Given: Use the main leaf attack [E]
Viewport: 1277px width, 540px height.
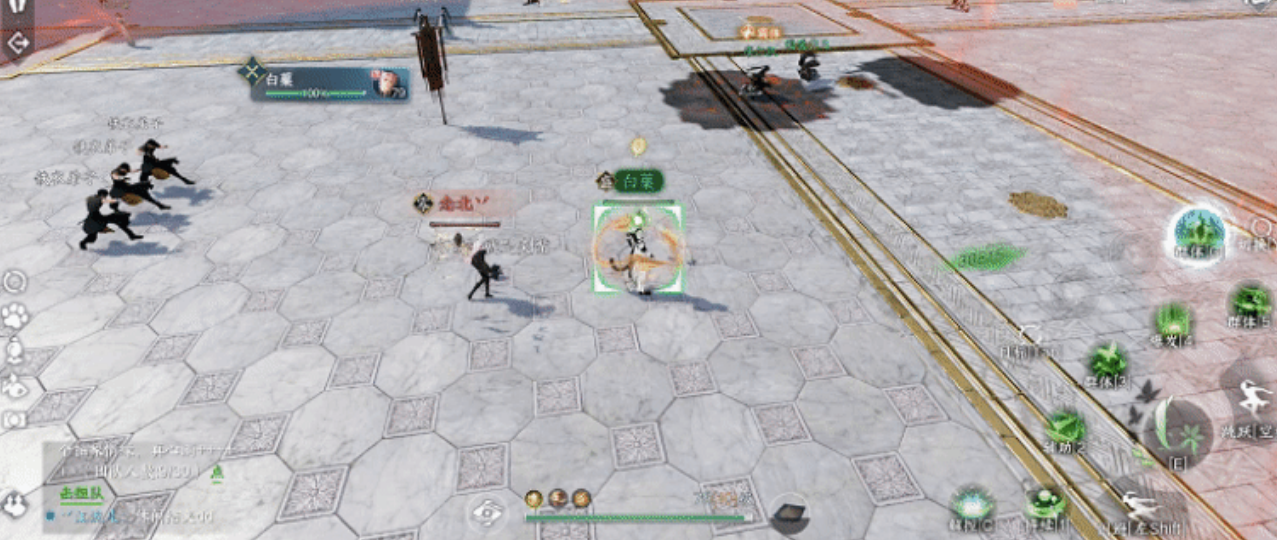Looking at the screenshot, I should (x=1177, y=432).
